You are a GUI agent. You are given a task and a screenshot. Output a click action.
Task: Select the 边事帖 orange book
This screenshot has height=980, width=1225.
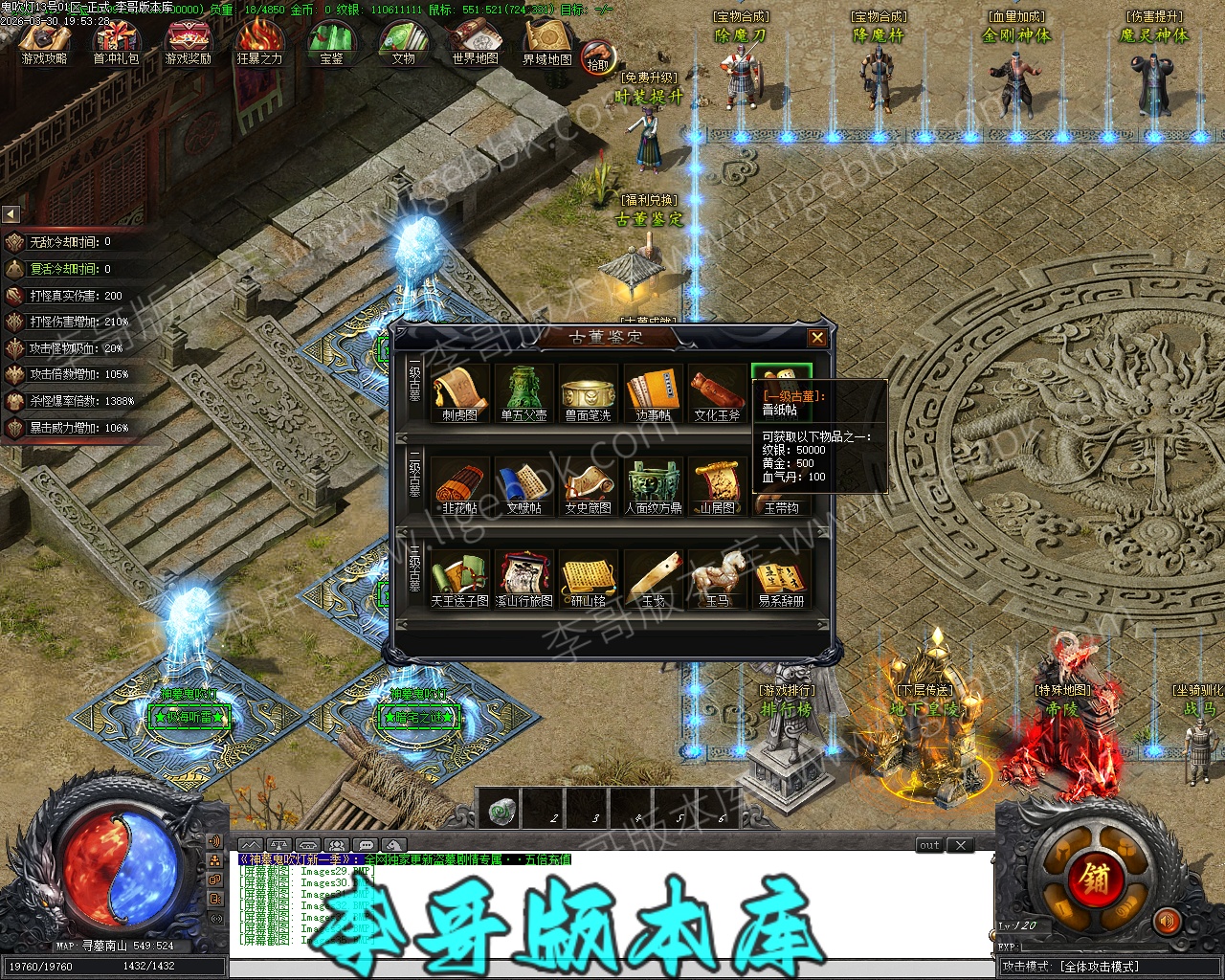pyautogui.click(x=653, y=390)
